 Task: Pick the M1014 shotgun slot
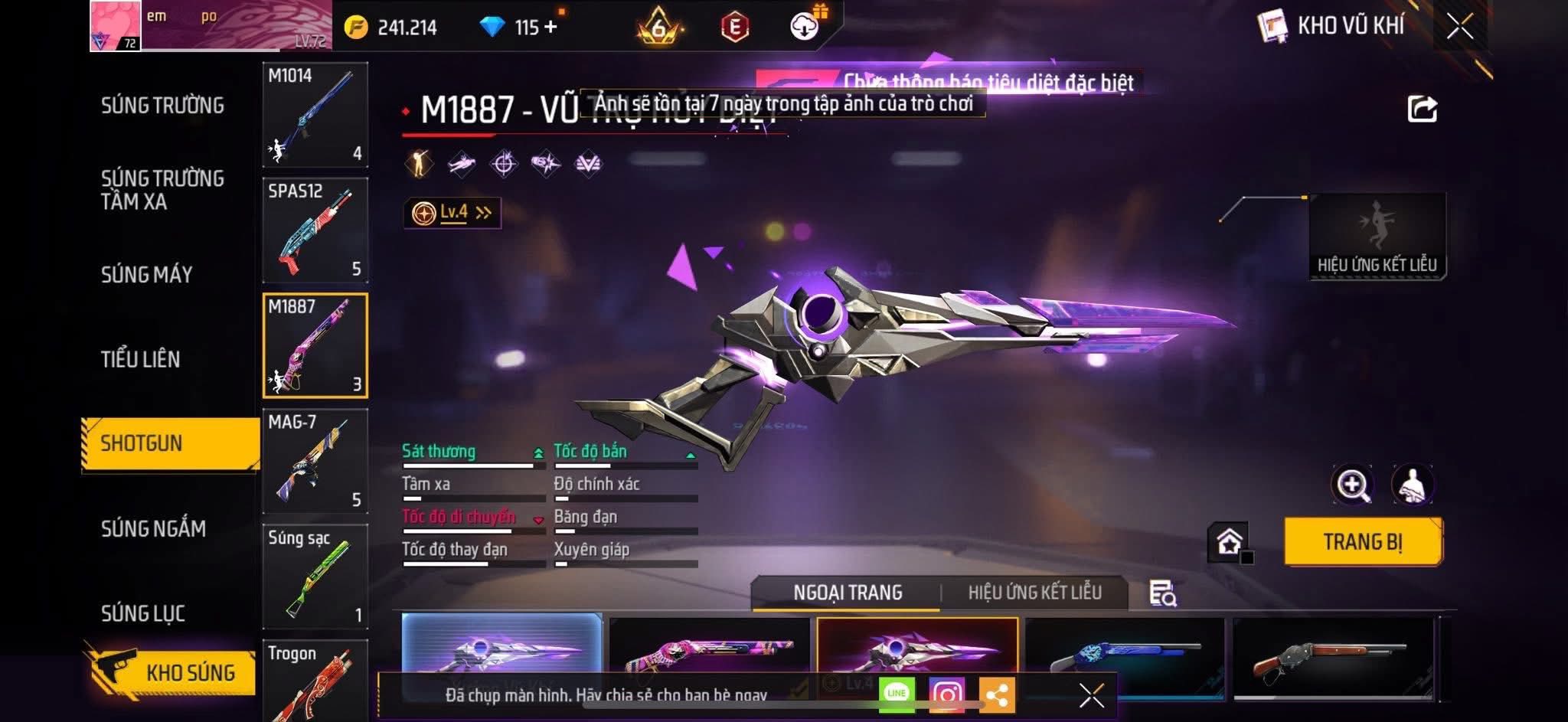pos(315,115)
